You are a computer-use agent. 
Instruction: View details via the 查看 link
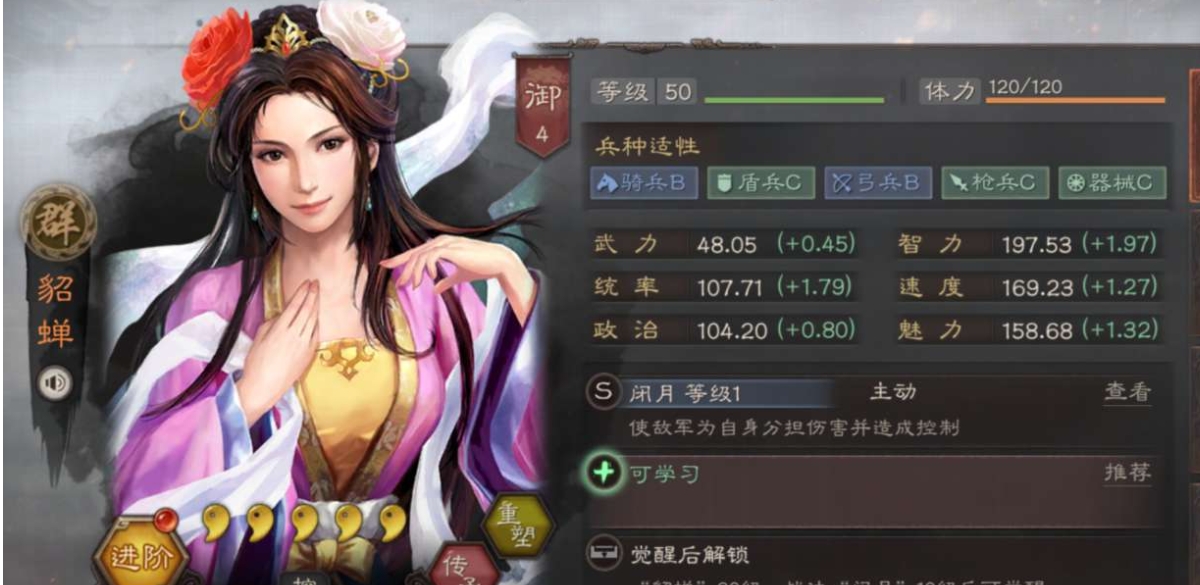tap(1127, 392)
